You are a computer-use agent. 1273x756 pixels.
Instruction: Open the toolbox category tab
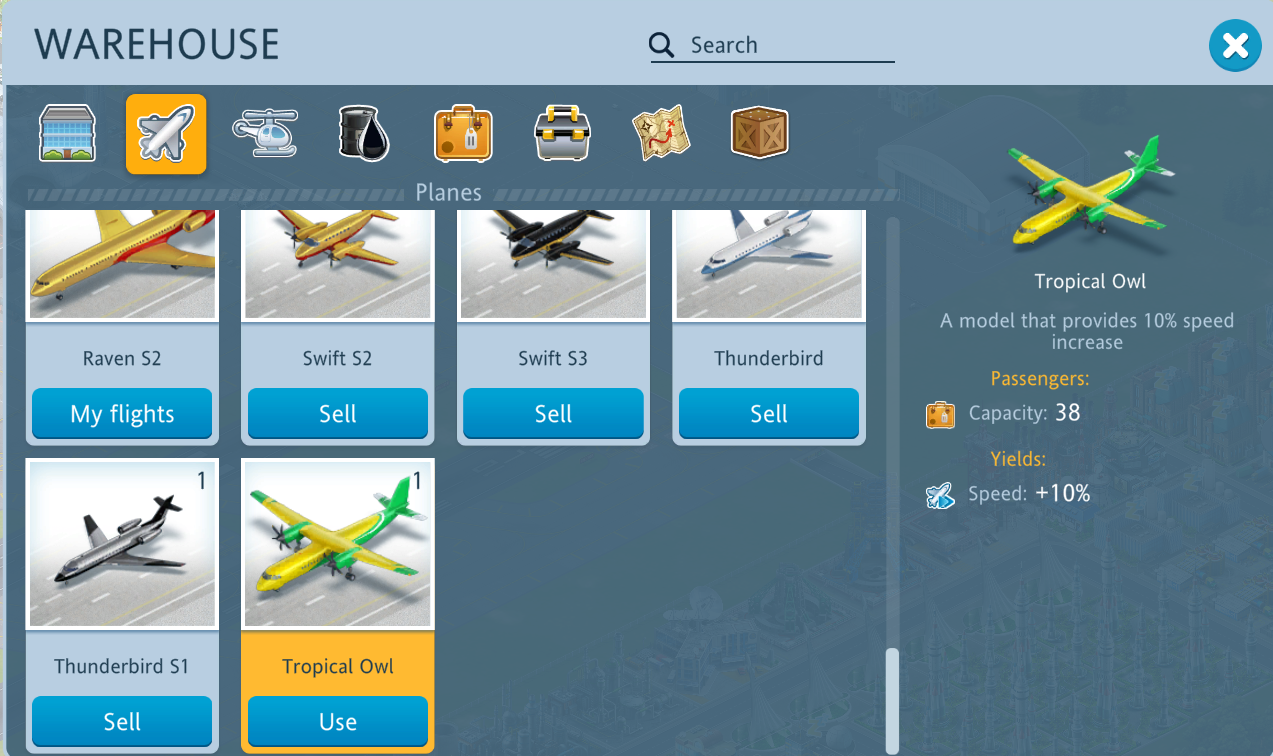tap(562, 134)
